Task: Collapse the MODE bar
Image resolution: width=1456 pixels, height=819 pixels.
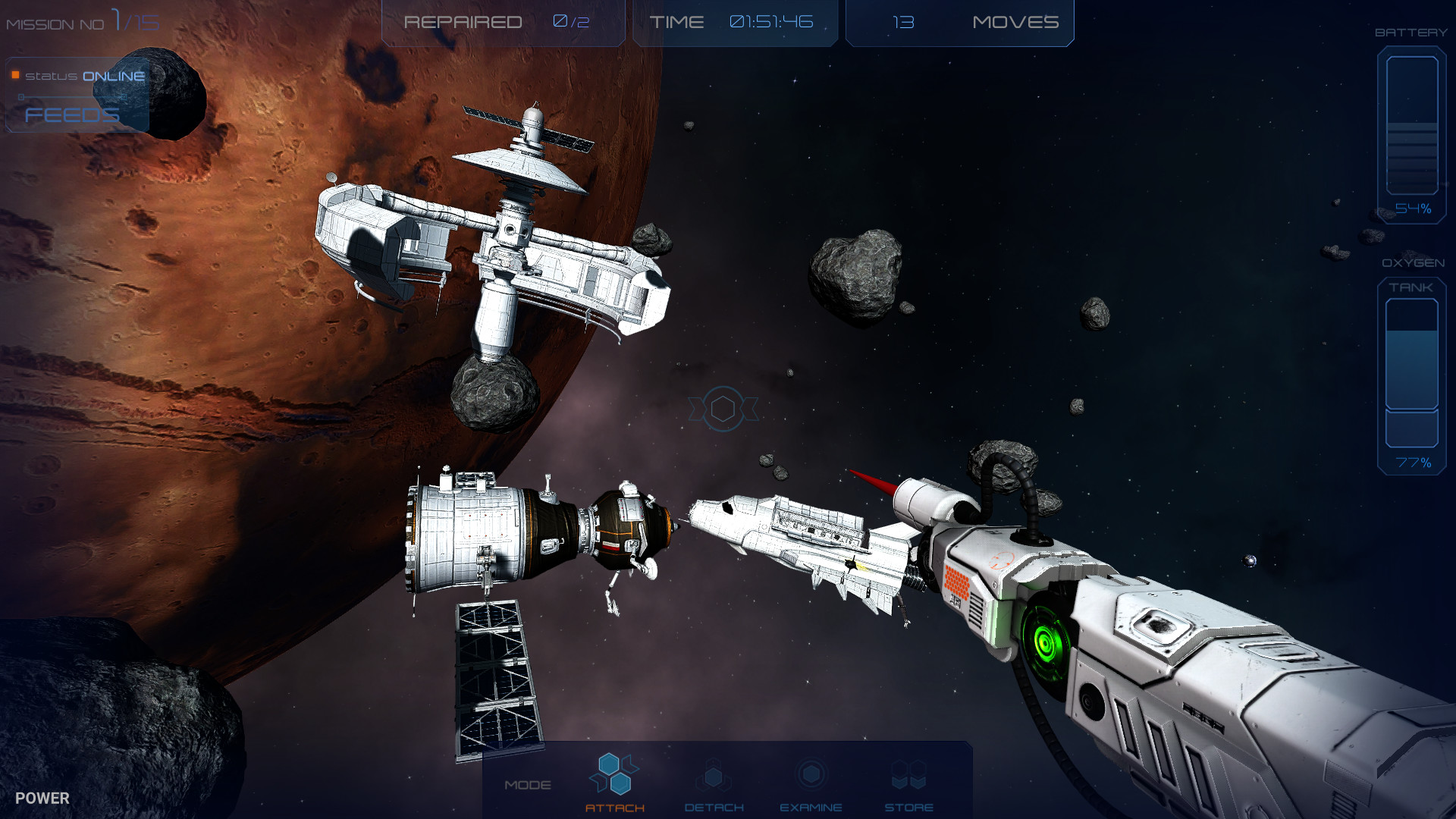Action: tap(529, 784)
